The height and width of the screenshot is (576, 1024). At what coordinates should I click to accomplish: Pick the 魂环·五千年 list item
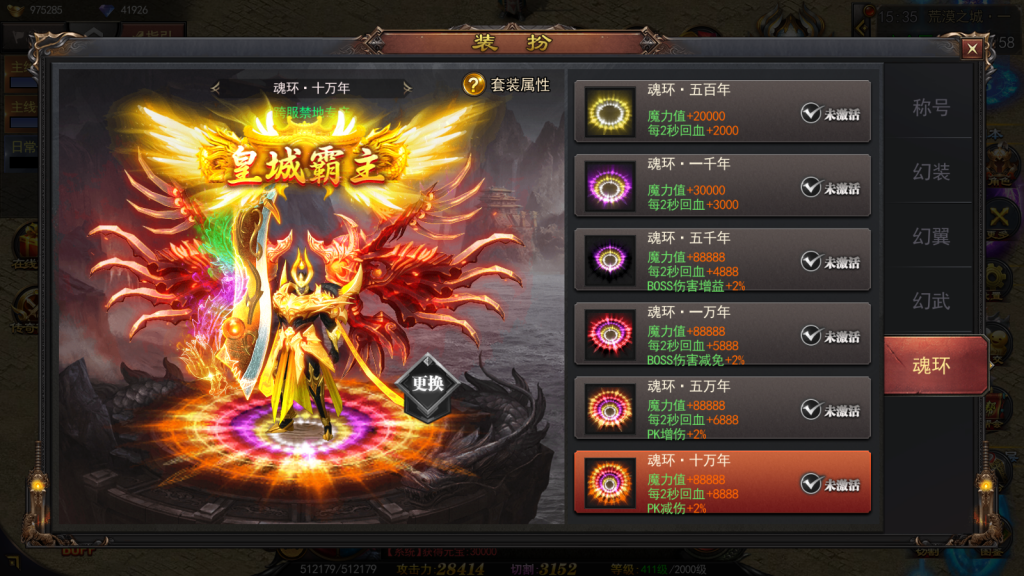click(721, 259)
